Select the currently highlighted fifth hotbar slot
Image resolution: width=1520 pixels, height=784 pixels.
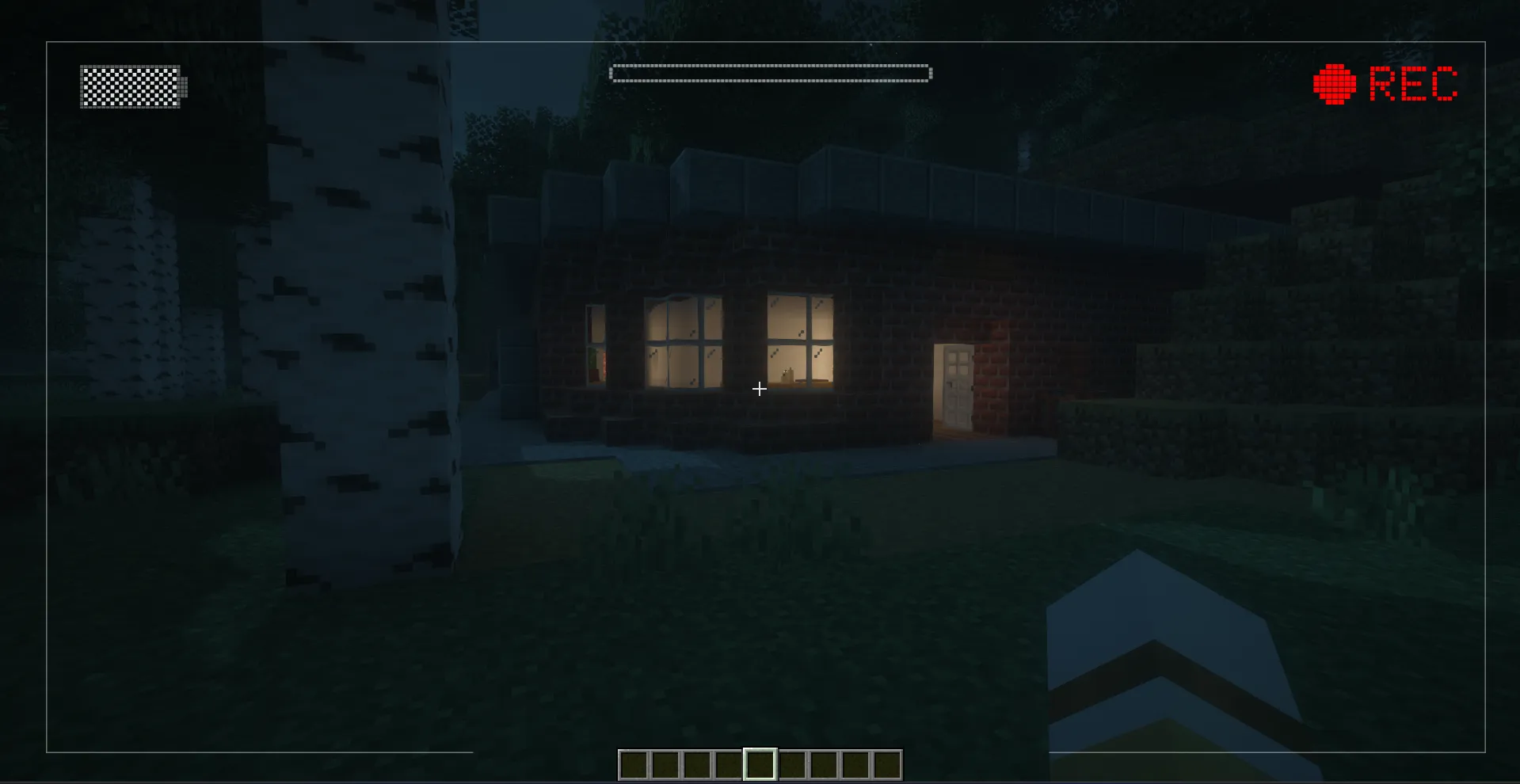(761, 765)
